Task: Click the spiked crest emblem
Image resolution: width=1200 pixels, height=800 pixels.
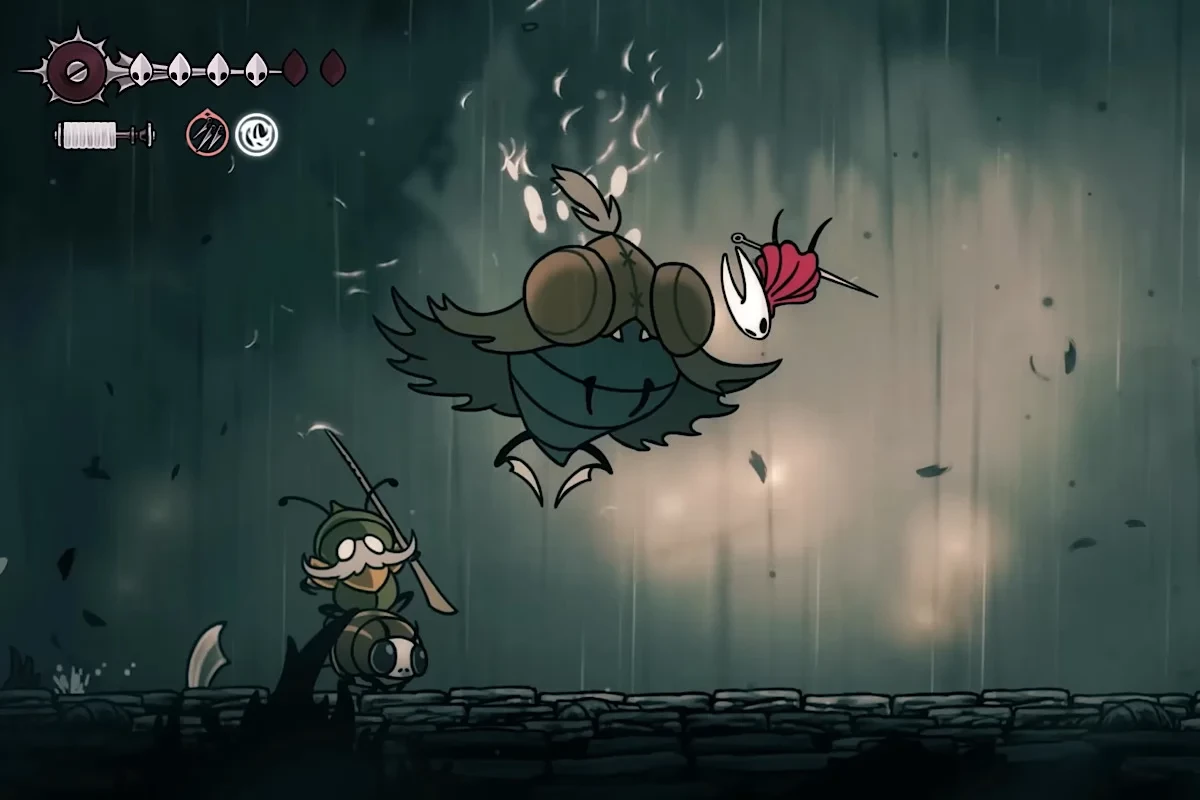Action: tap(75, 70)
